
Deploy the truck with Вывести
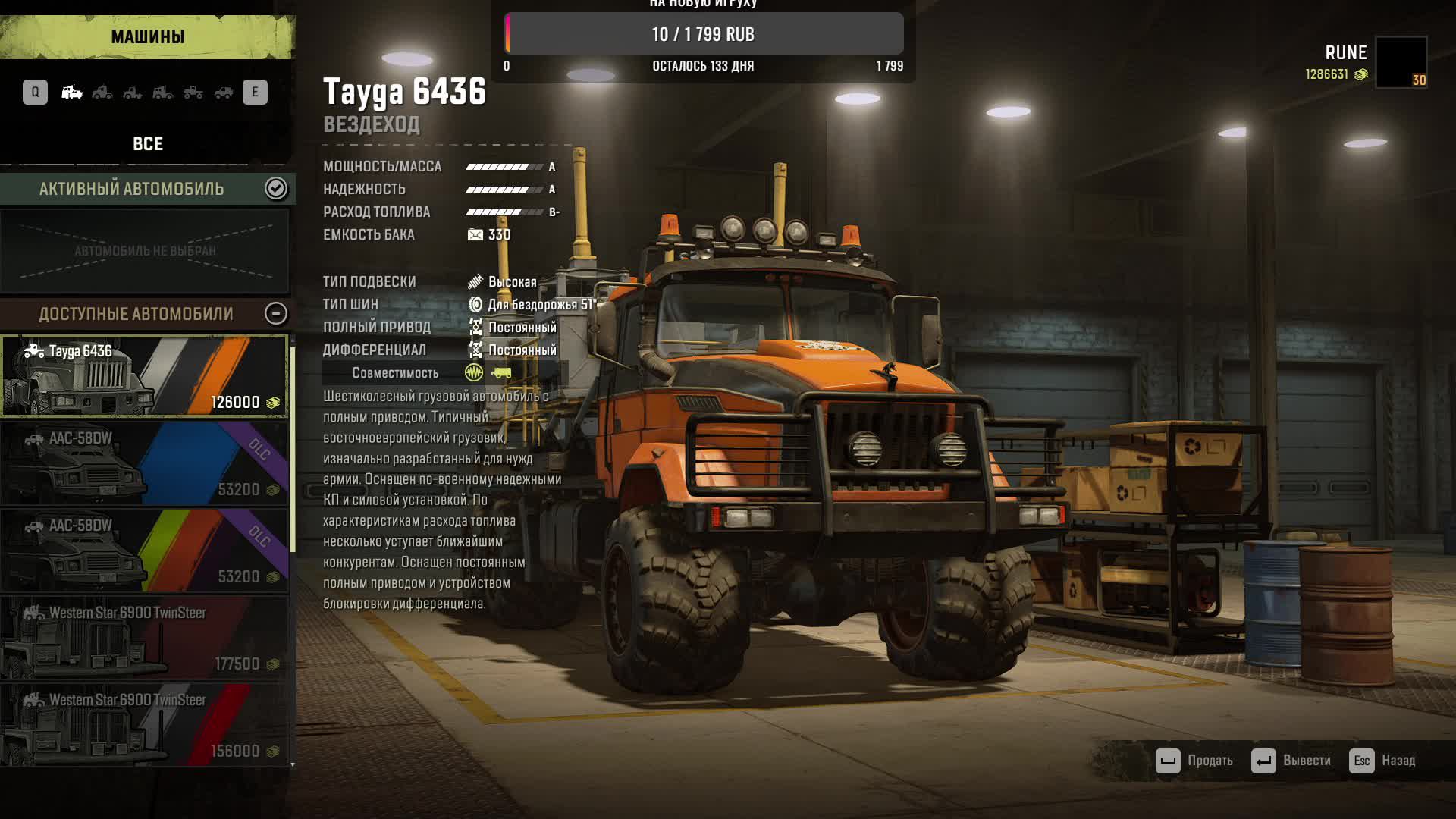(x=1291, y=761)
